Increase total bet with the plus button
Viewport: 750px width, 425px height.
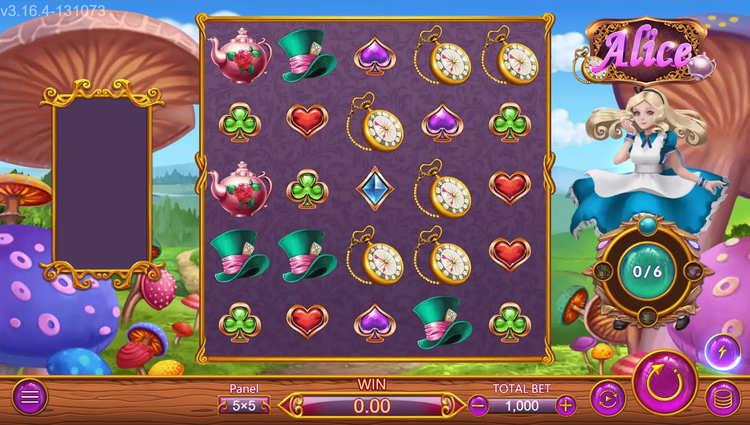(x=566, y=405)
